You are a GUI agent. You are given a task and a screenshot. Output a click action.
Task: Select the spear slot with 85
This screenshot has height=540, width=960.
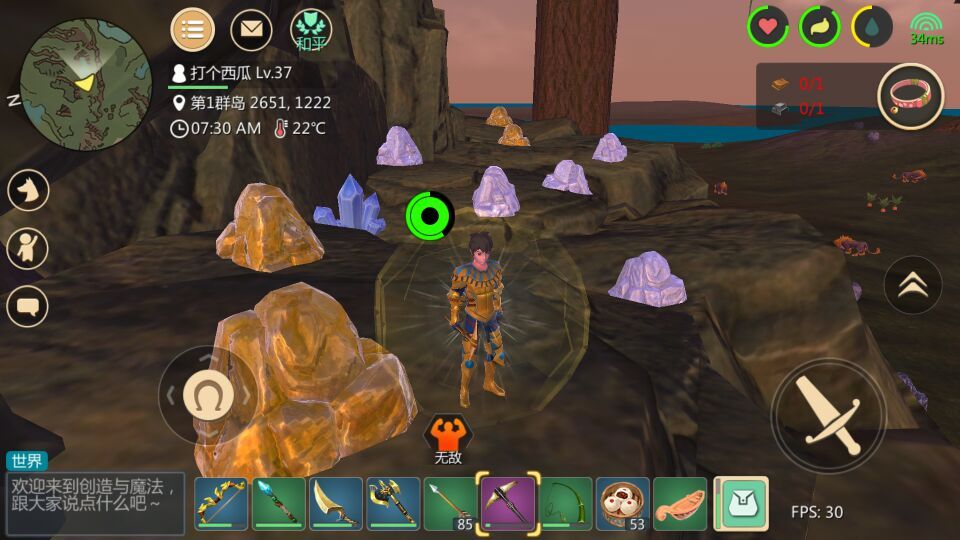tap(451, 503)
